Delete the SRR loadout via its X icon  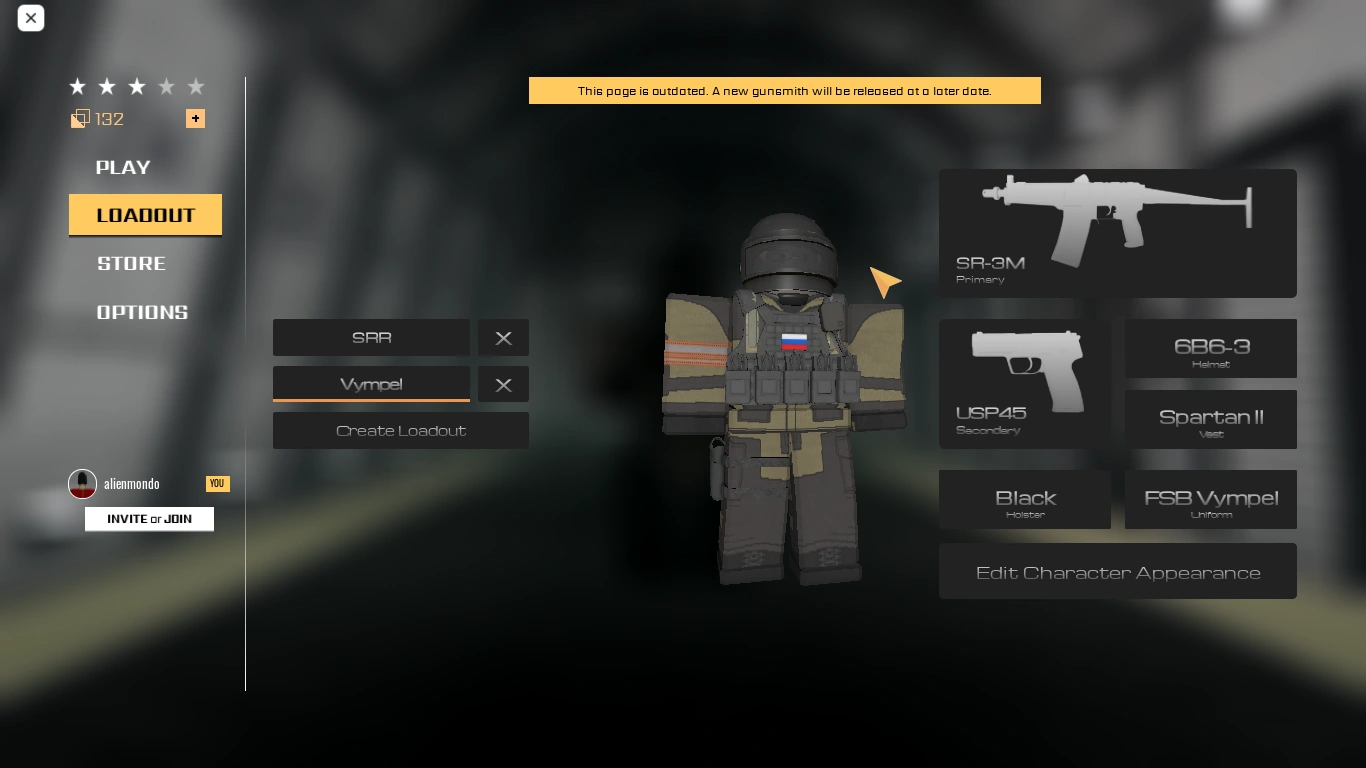click(x=503, y=337)
